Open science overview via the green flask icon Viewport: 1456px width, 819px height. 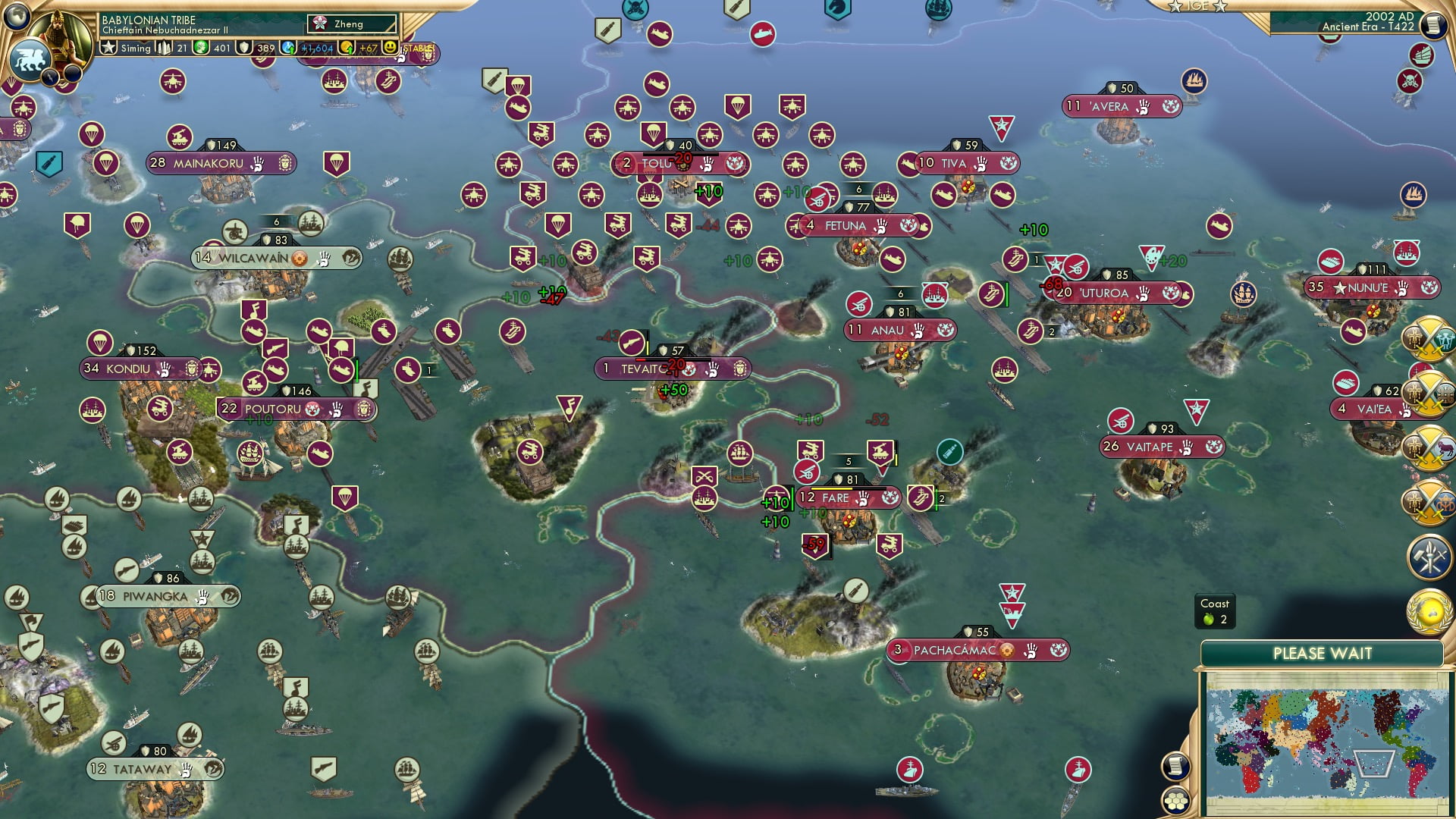(200, 48)
